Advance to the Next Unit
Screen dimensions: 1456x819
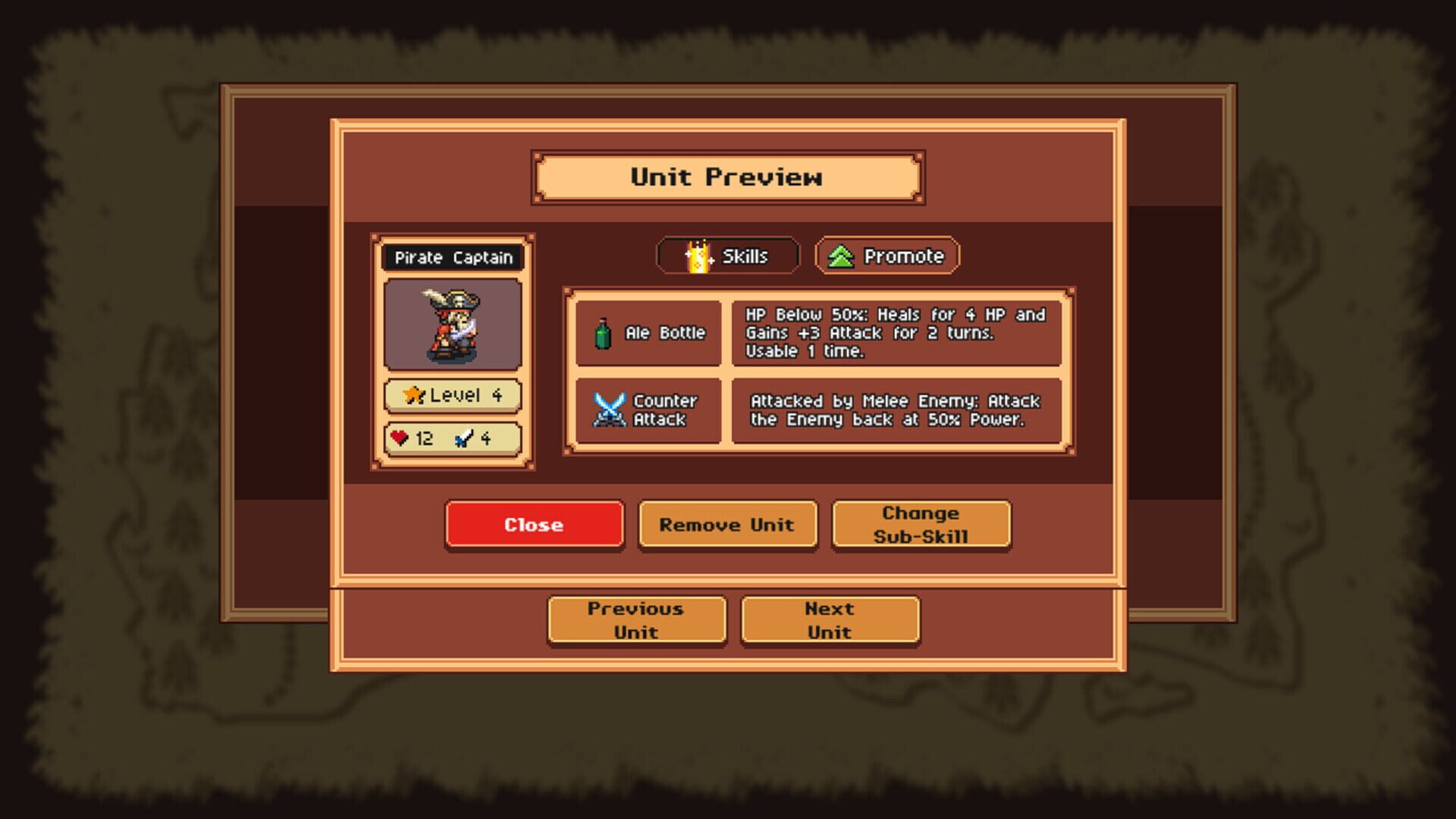(x=830, y=620)
